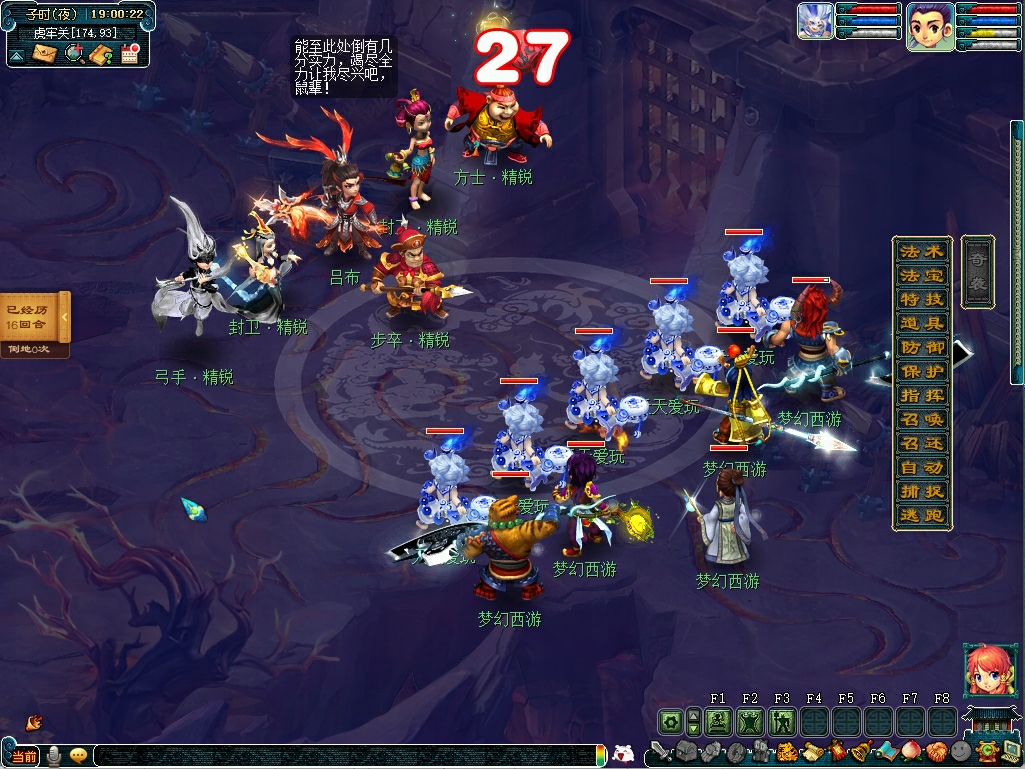Click the 奇袭 surprise attack button
The image size is (1025, 769).
pyautogui.click(x=977, y=272)
